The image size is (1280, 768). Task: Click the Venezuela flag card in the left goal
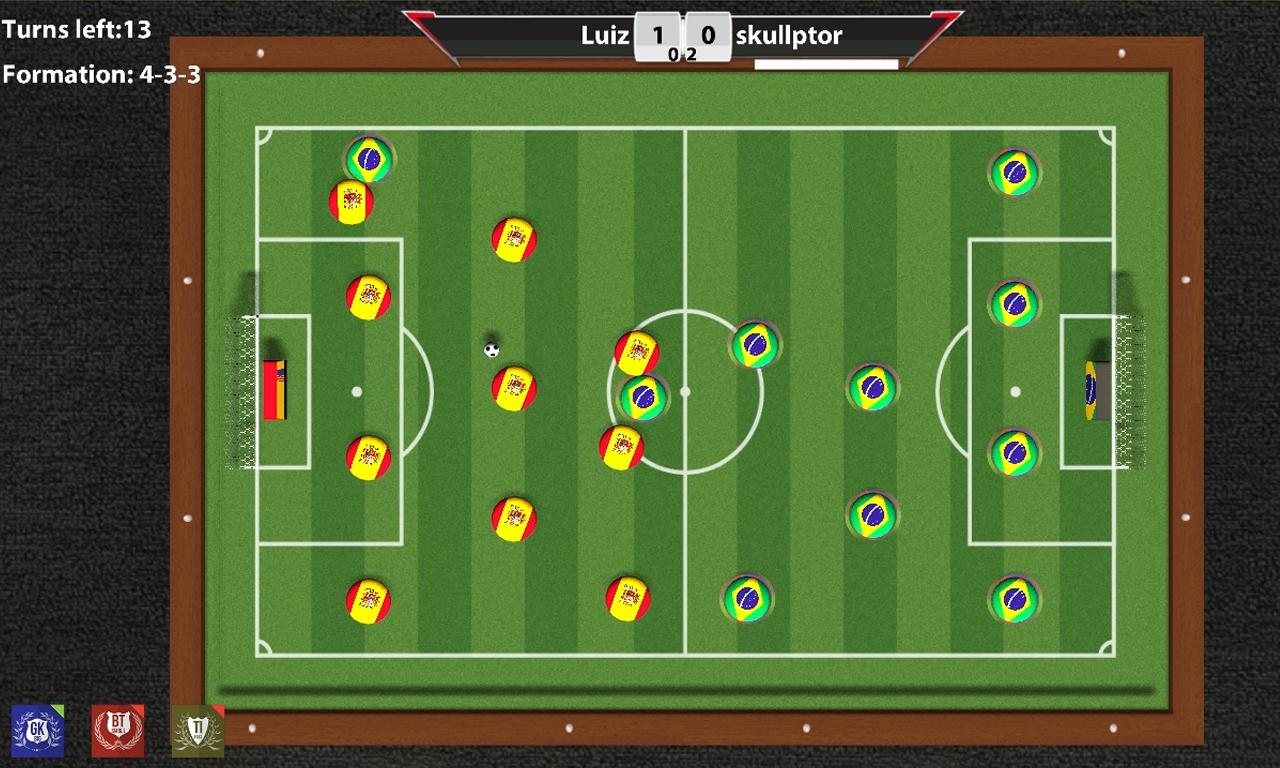pos(276,390)
